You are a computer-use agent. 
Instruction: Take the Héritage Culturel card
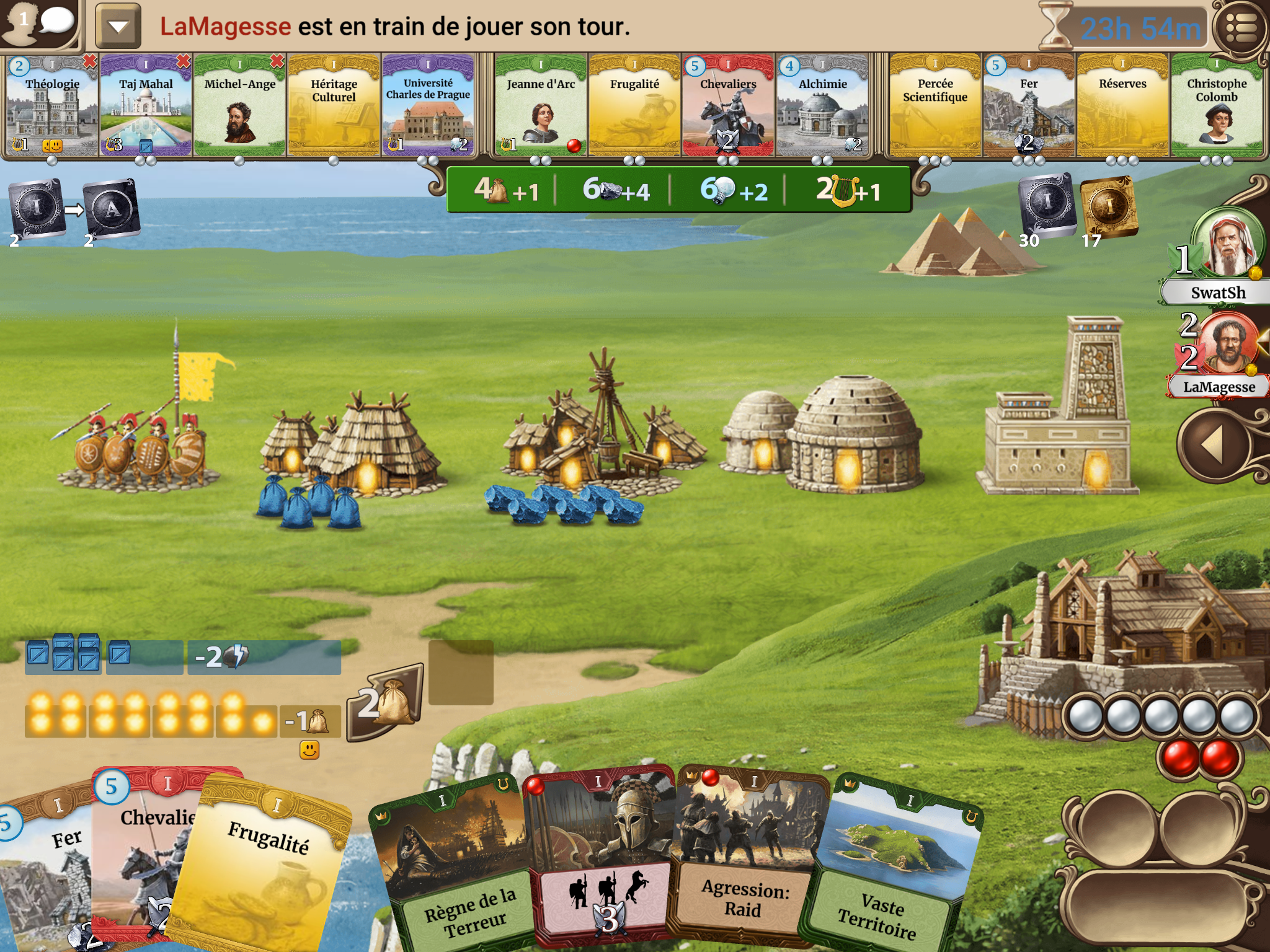point(334,105)
